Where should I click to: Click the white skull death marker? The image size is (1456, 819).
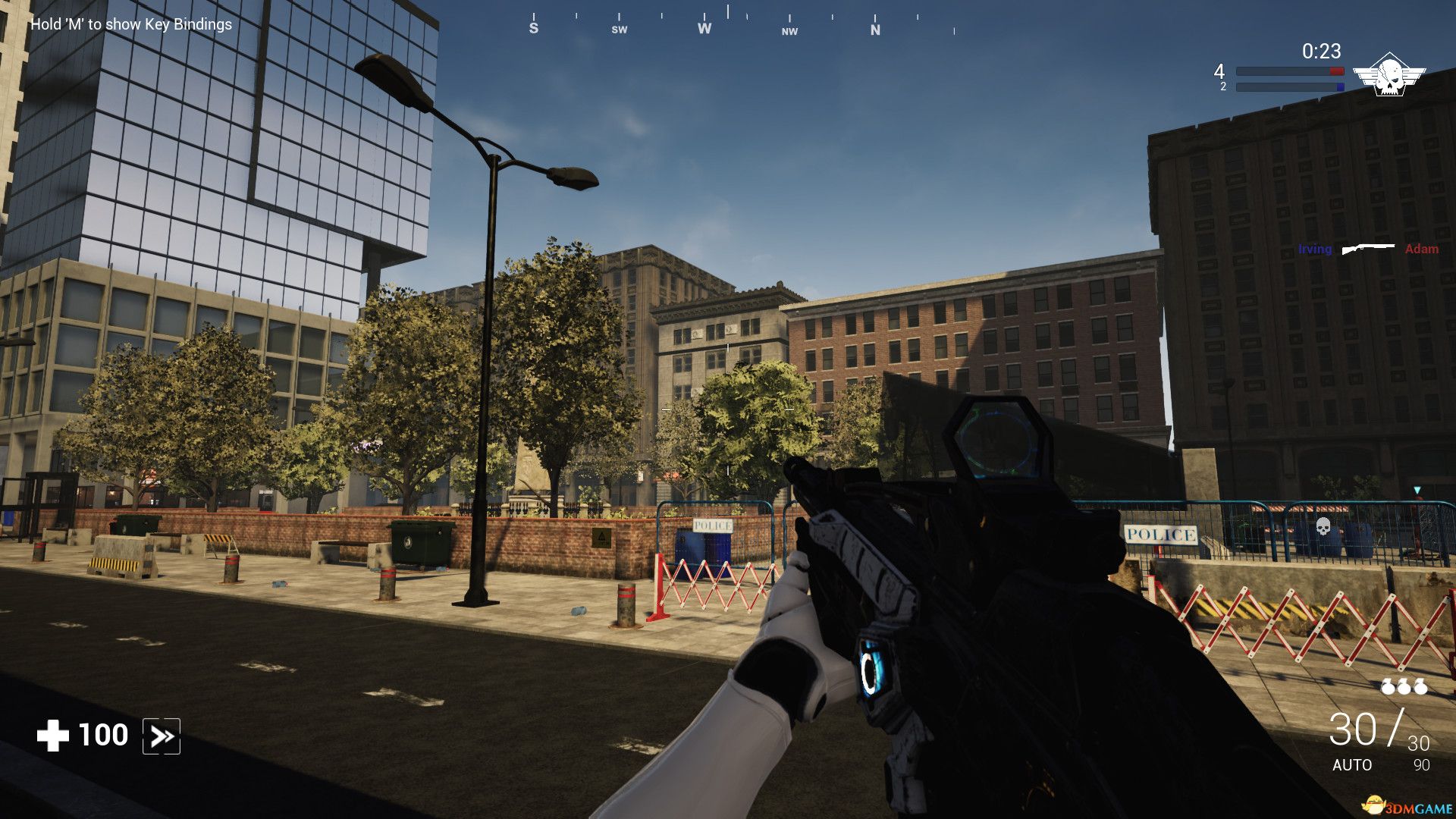point(1323,526)
